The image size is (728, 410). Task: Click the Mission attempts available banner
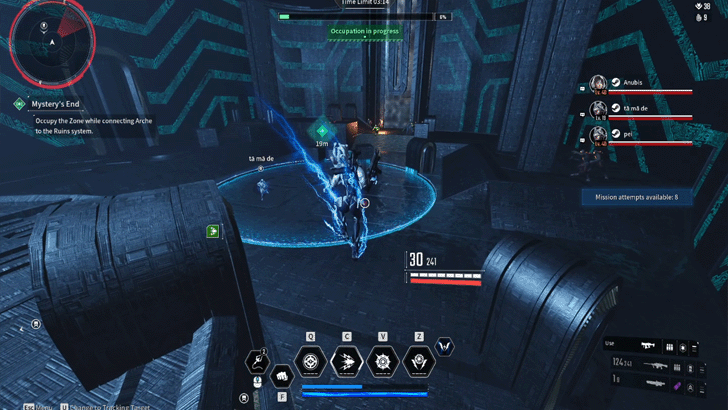click(x=637, y=197)
